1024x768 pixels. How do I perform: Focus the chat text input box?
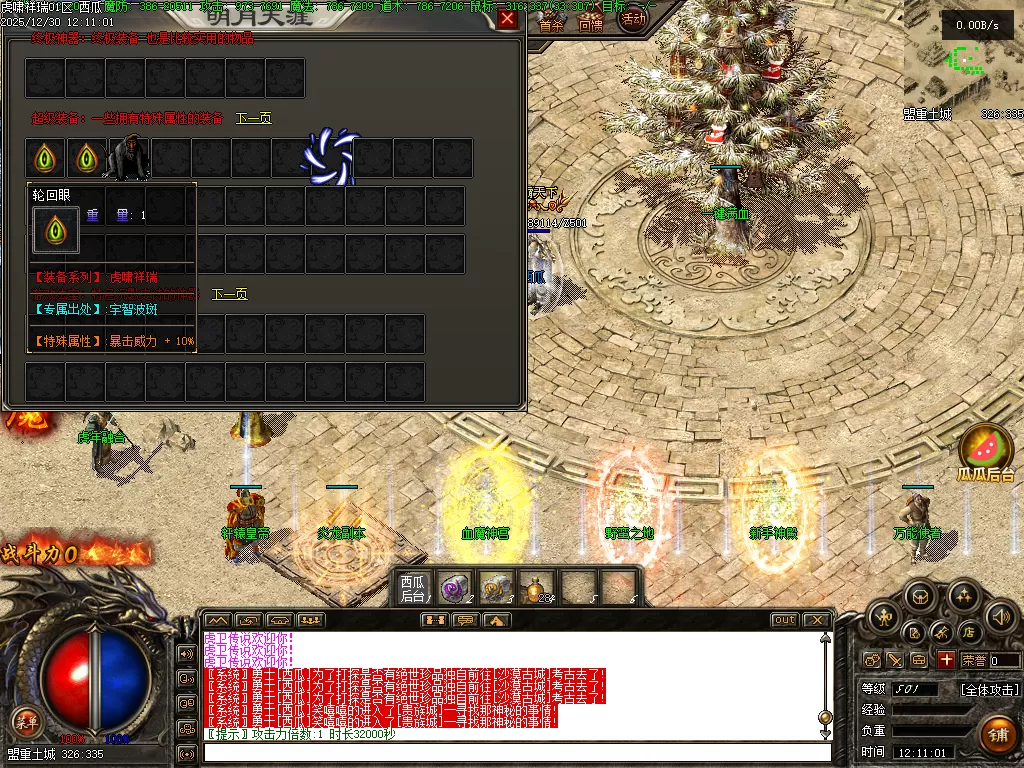point(515,752)
